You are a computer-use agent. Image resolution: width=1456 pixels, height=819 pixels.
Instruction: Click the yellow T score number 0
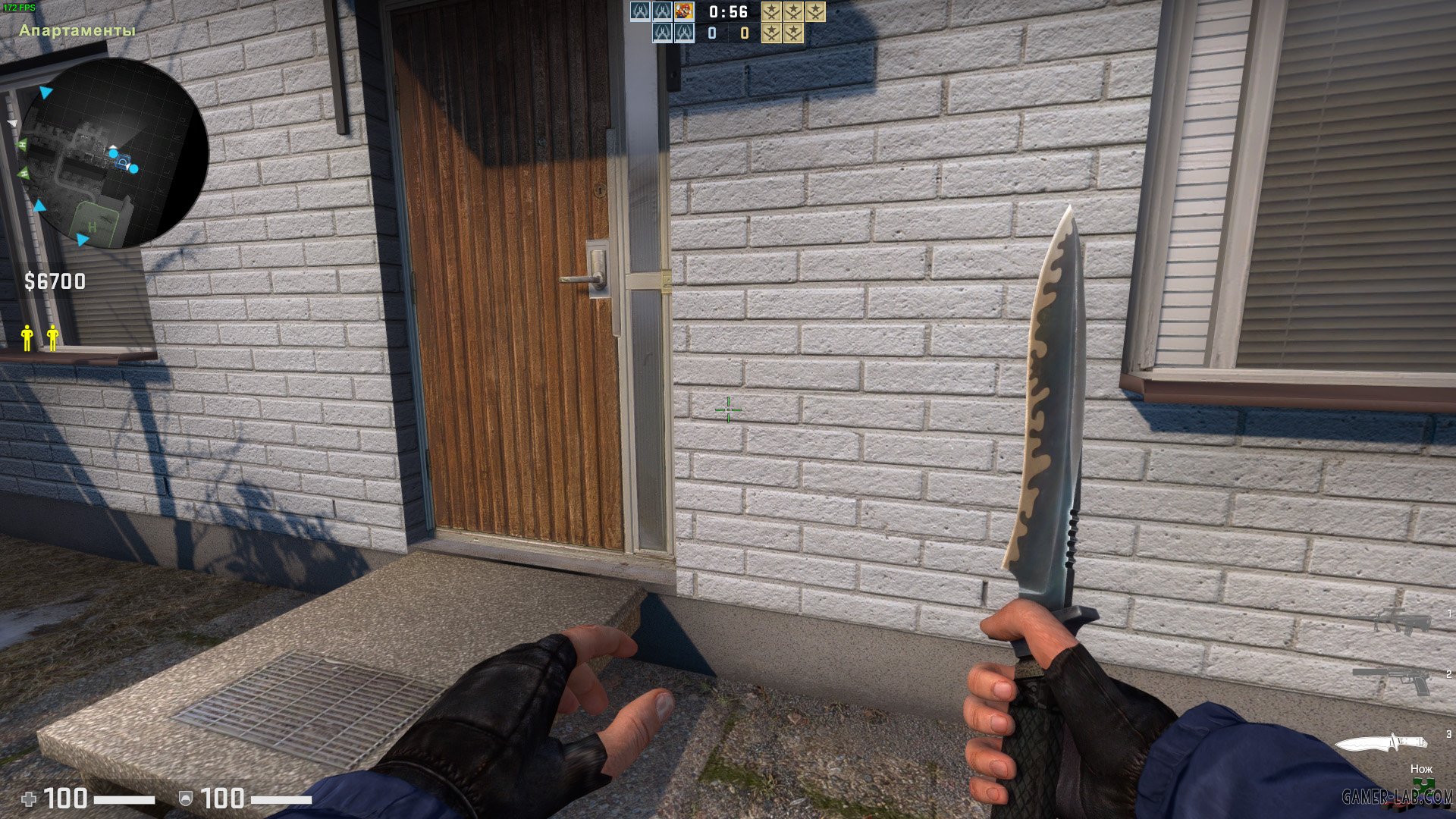tap(744, 33)
